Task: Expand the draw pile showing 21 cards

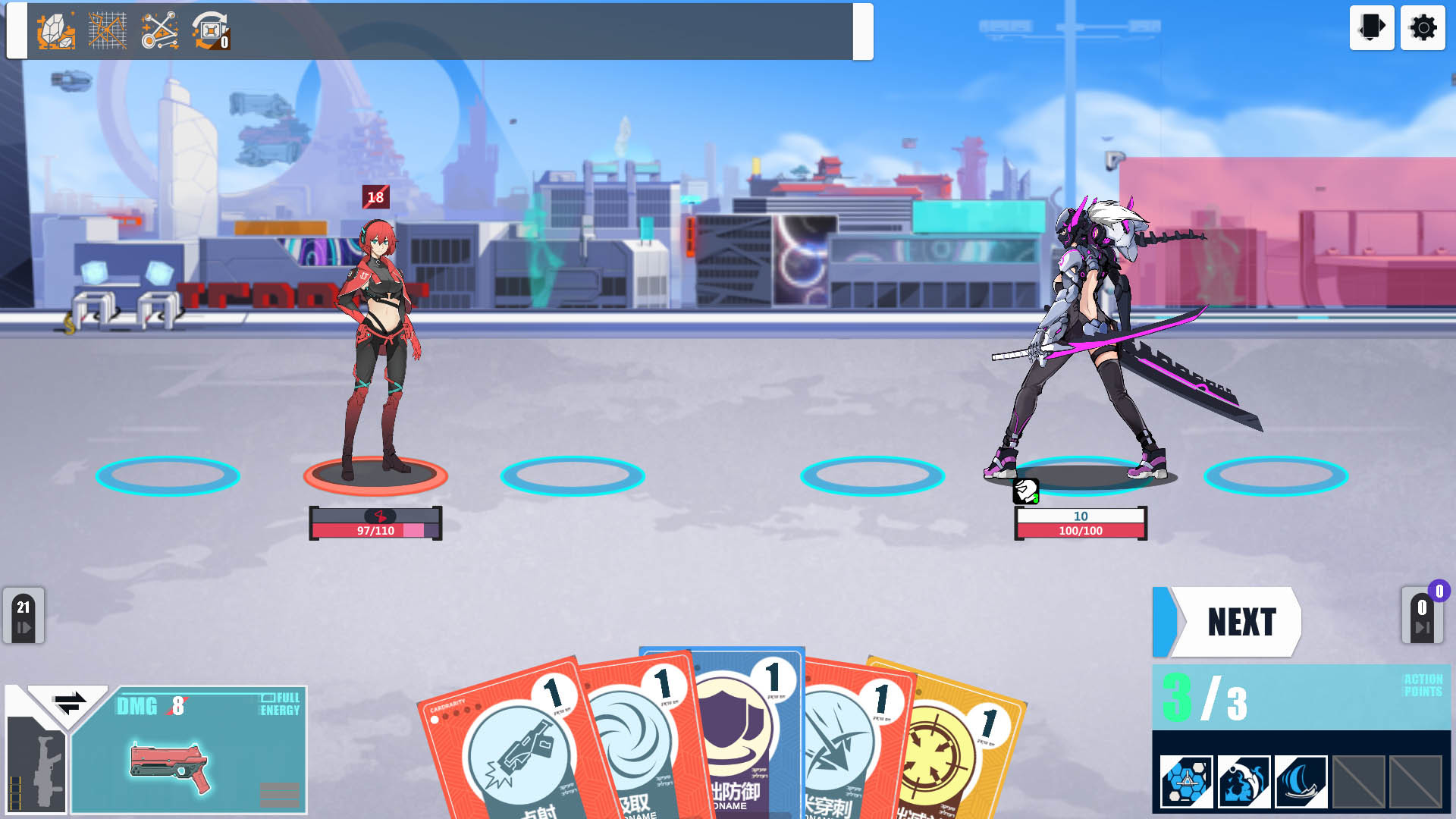Action: pos(25,617)
